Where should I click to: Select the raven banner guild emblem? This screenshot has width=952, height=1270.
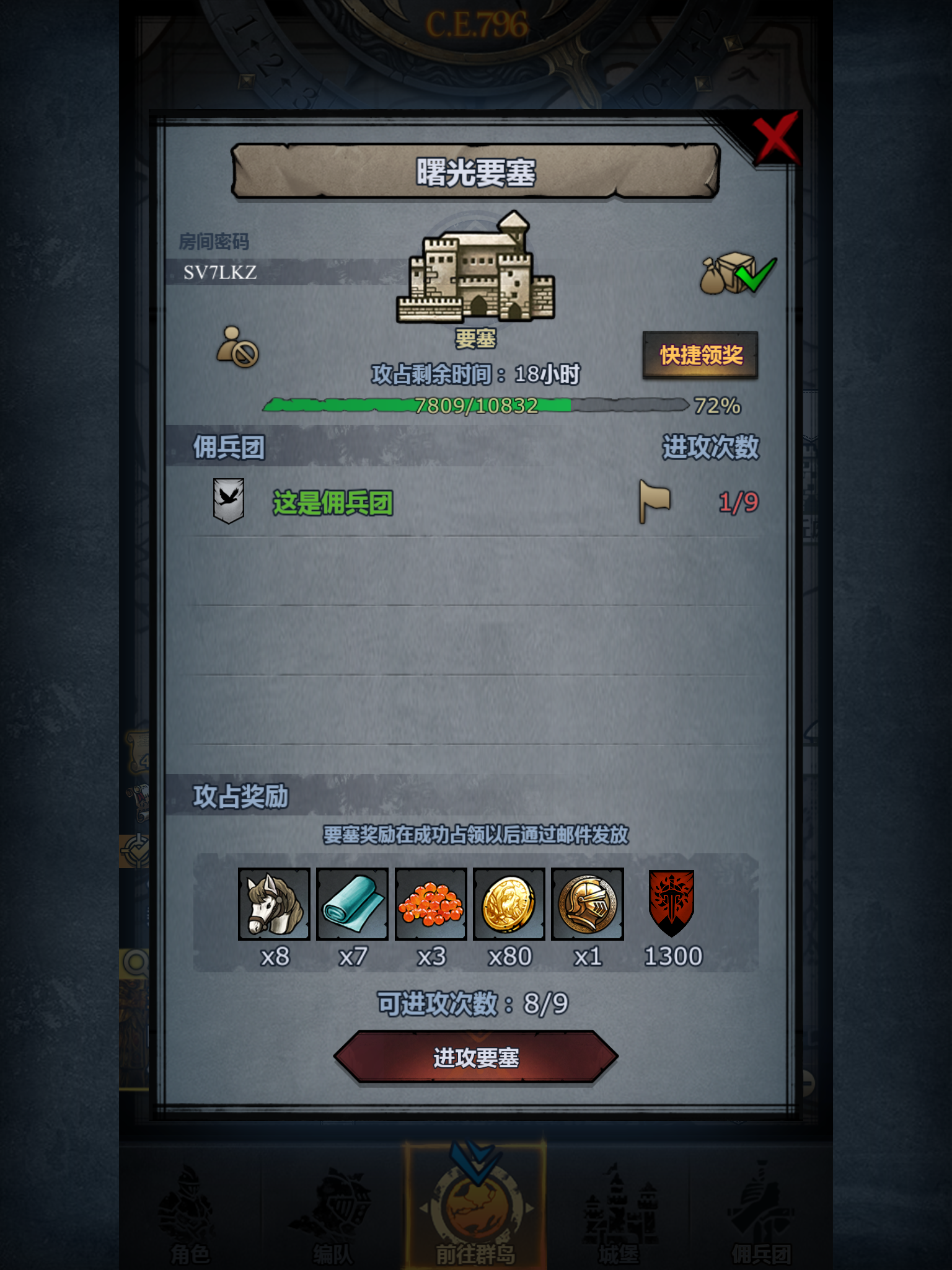tap(228, 500)
